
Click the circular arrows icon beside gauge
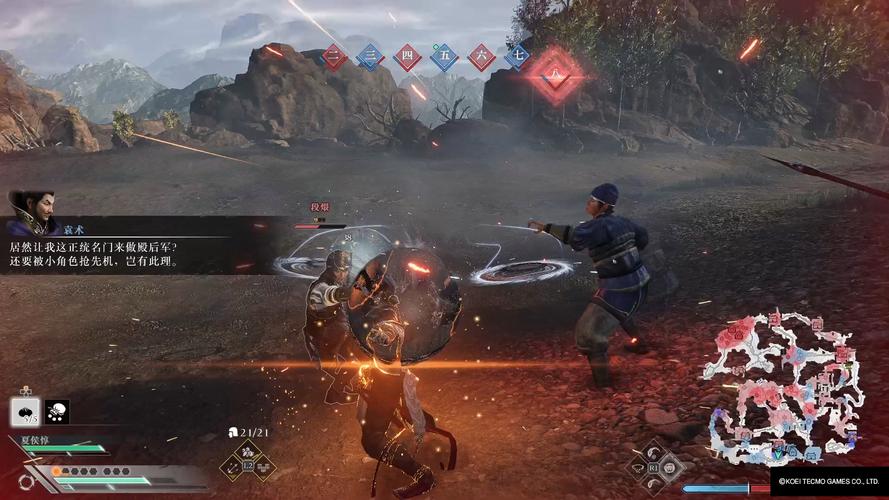pyautogui.click(x=25, y=481)
